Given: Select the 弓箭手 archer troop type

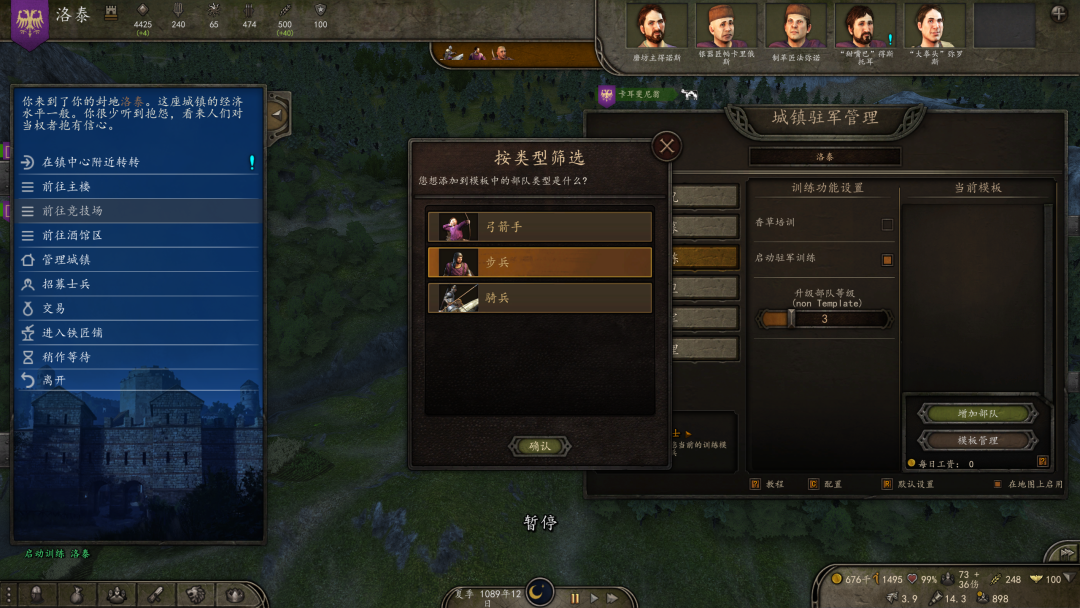Looking at the screenshot, I should (x=540, y=227).
